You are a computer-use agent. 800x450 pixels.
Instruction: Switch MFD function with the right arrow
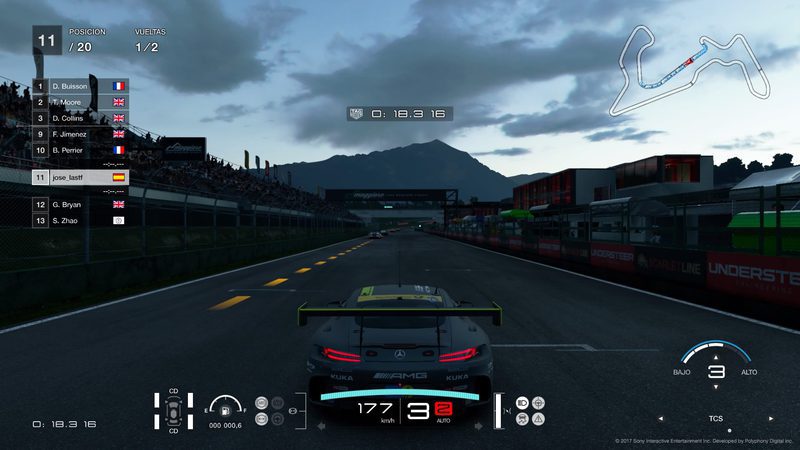tap(771, 419)
